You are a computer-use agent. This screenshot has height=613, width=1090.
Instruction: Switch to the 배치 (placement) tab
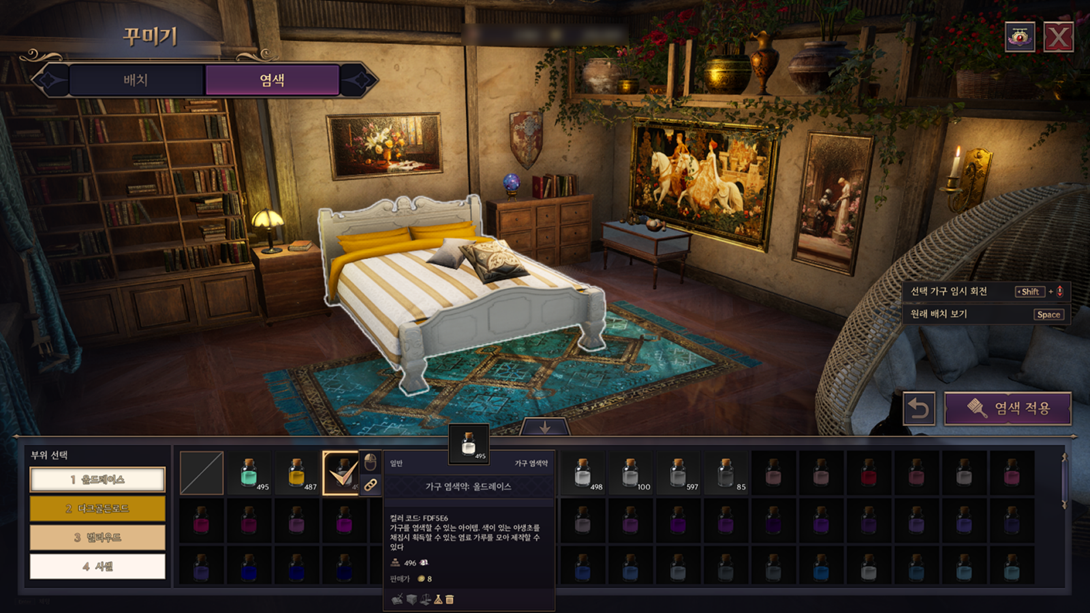point(135,80)
